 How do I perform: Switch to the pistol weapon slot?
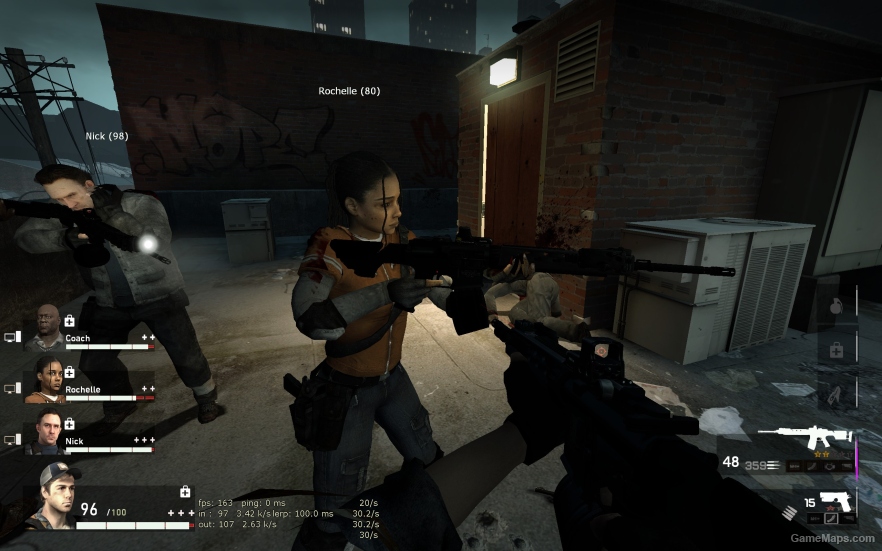[x=832, y=502]
